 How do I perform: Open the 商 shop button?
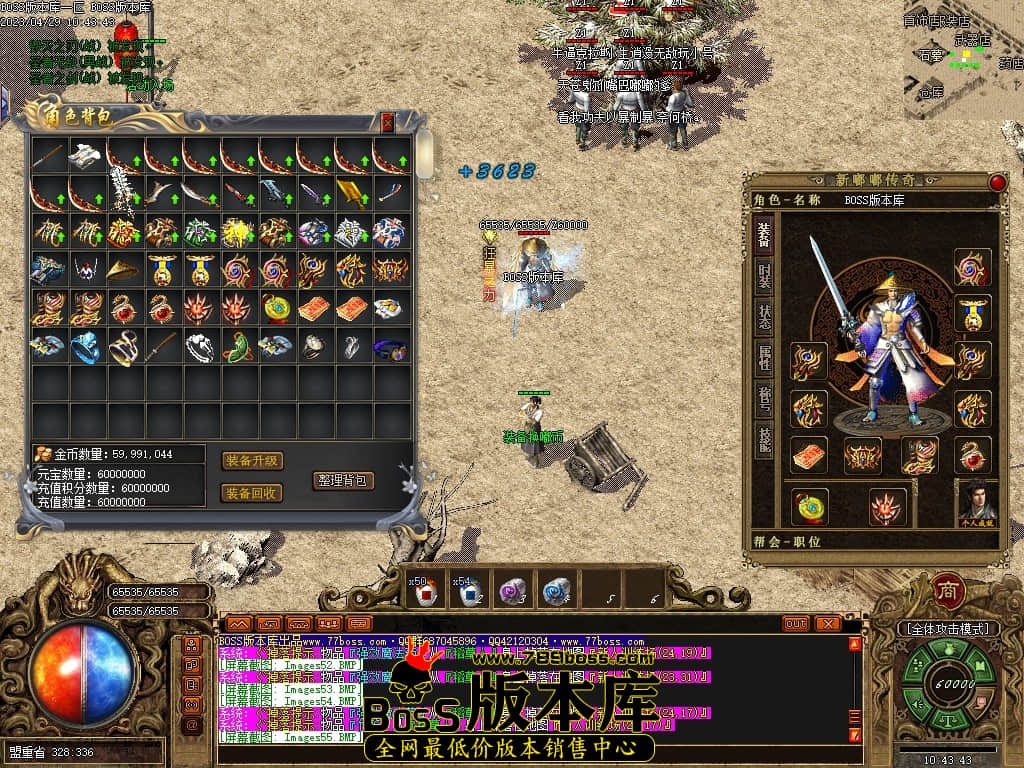[x=948, y=591]
